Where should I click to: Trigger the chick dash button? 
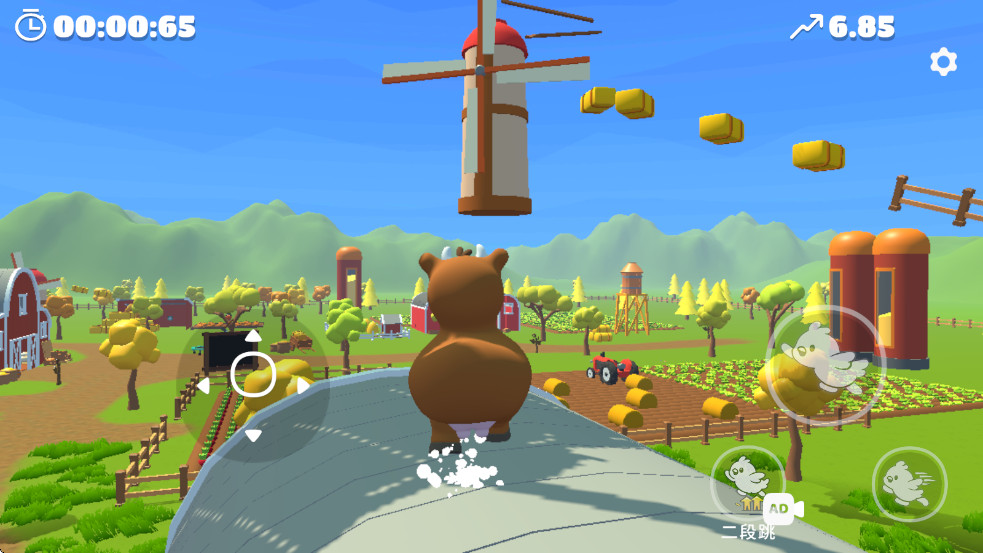[909, 483]
